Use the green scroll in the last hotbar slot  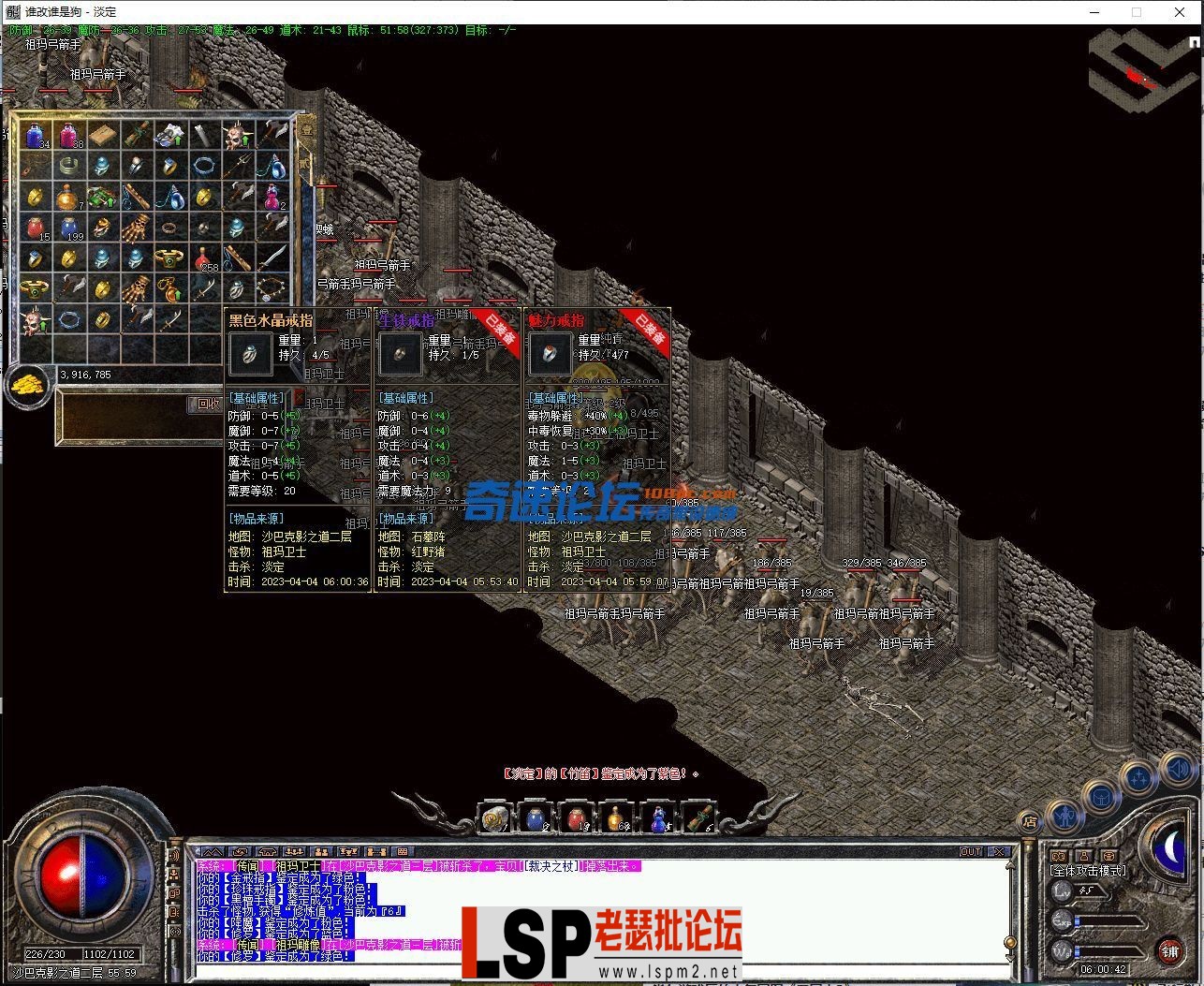[697, 818]
